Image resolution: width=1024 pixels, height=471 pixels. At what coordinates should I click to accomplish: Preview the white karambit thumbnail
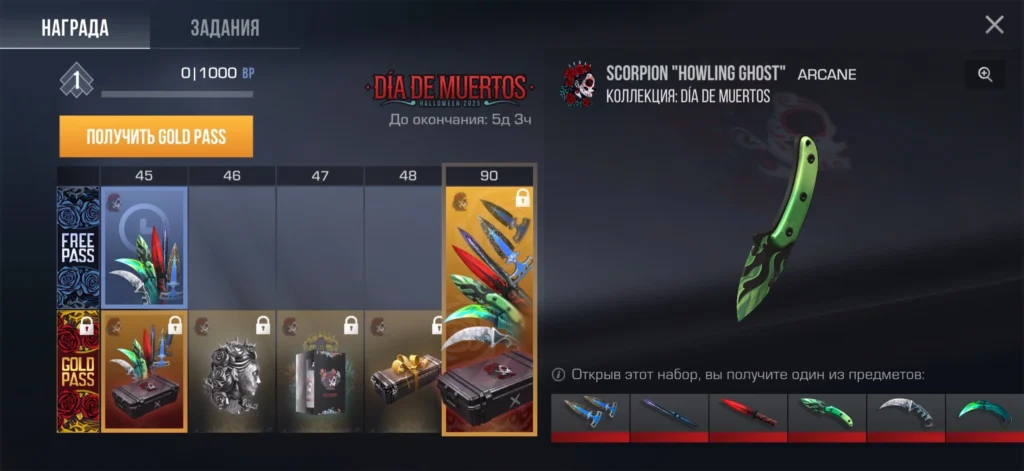[x=906, y=416]
